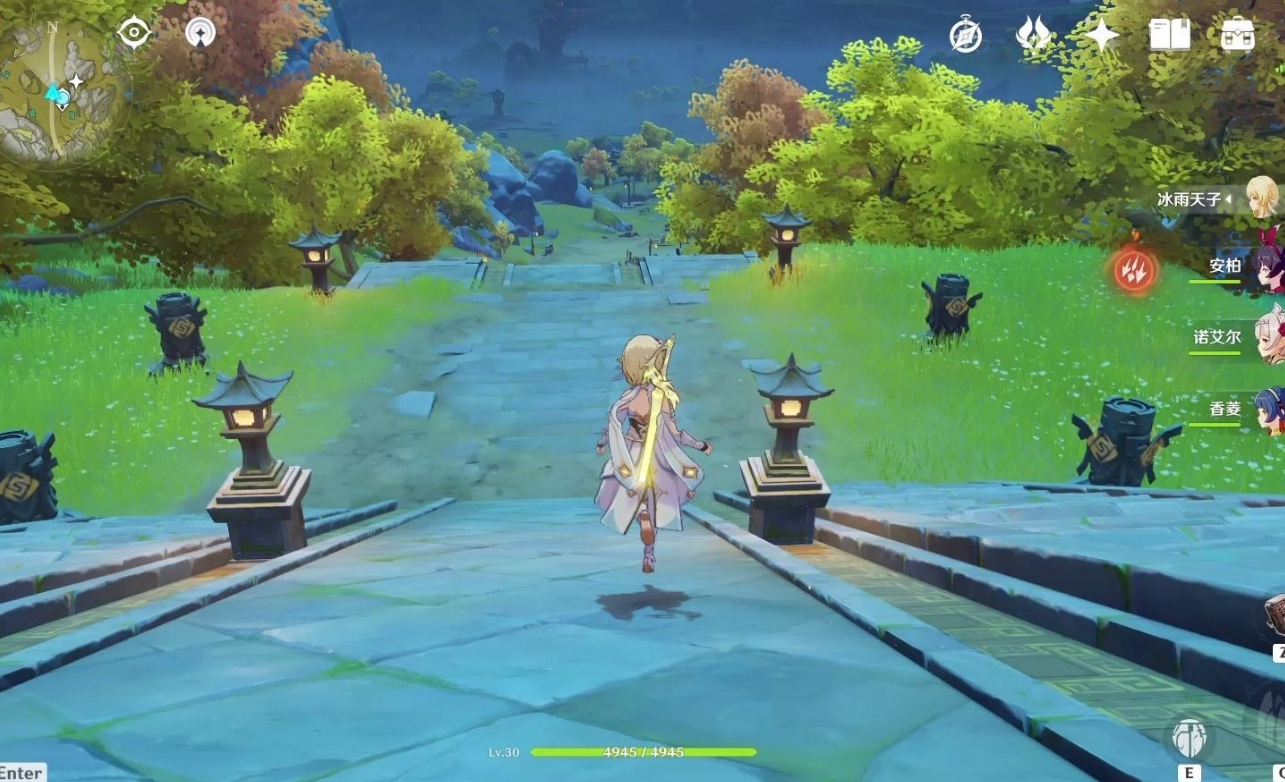Open the compass events icon
The height and width of the screenshot is (782, 1285).
(965, 35)
